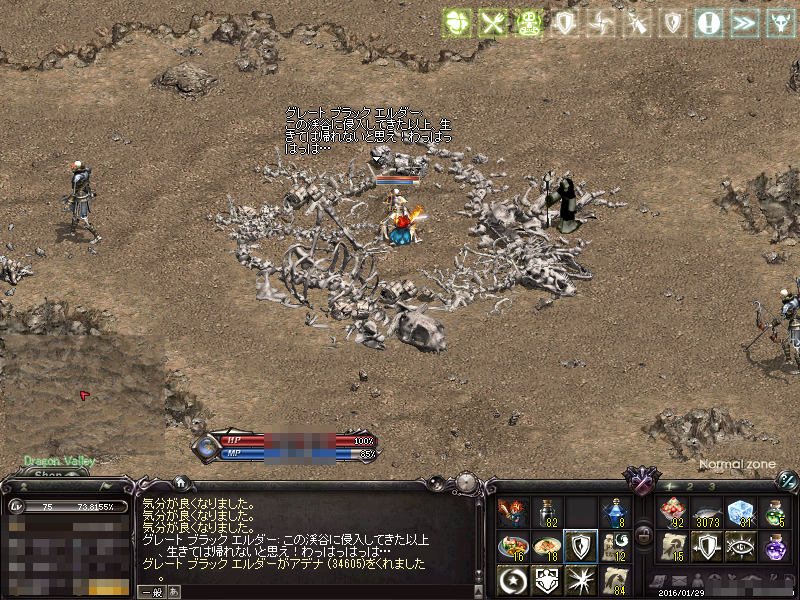Open the Shop button
800x600 pixels.
pyautogui.click(x=48, y=475)
